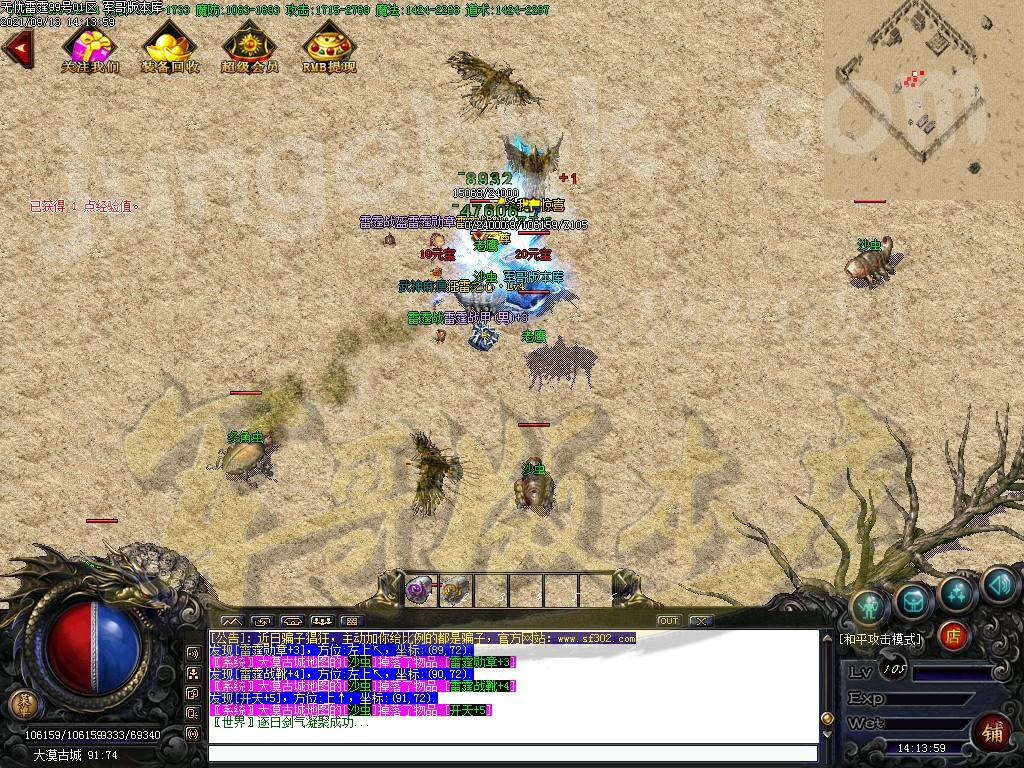Click the minimap in the corner

coord(923,99)
